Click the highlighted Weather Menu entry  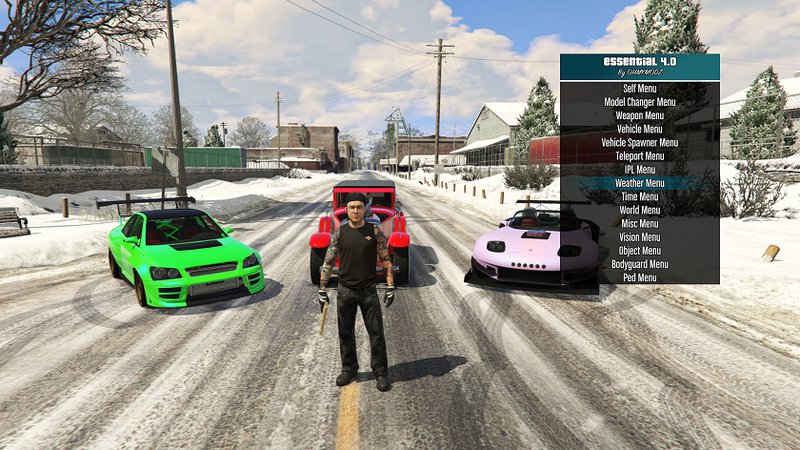click(639, 183)
